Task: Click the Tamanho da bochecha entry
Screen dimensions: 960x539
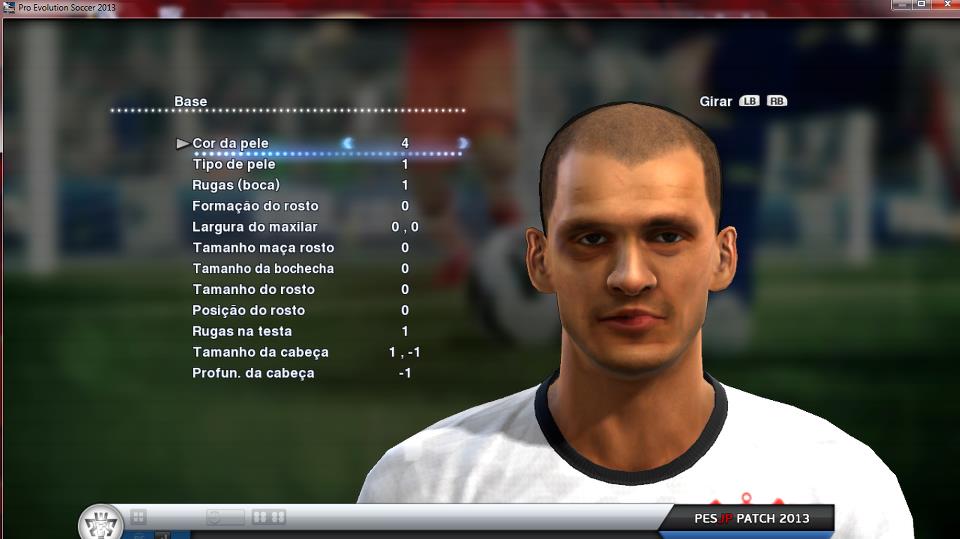Action: (263, 269)
